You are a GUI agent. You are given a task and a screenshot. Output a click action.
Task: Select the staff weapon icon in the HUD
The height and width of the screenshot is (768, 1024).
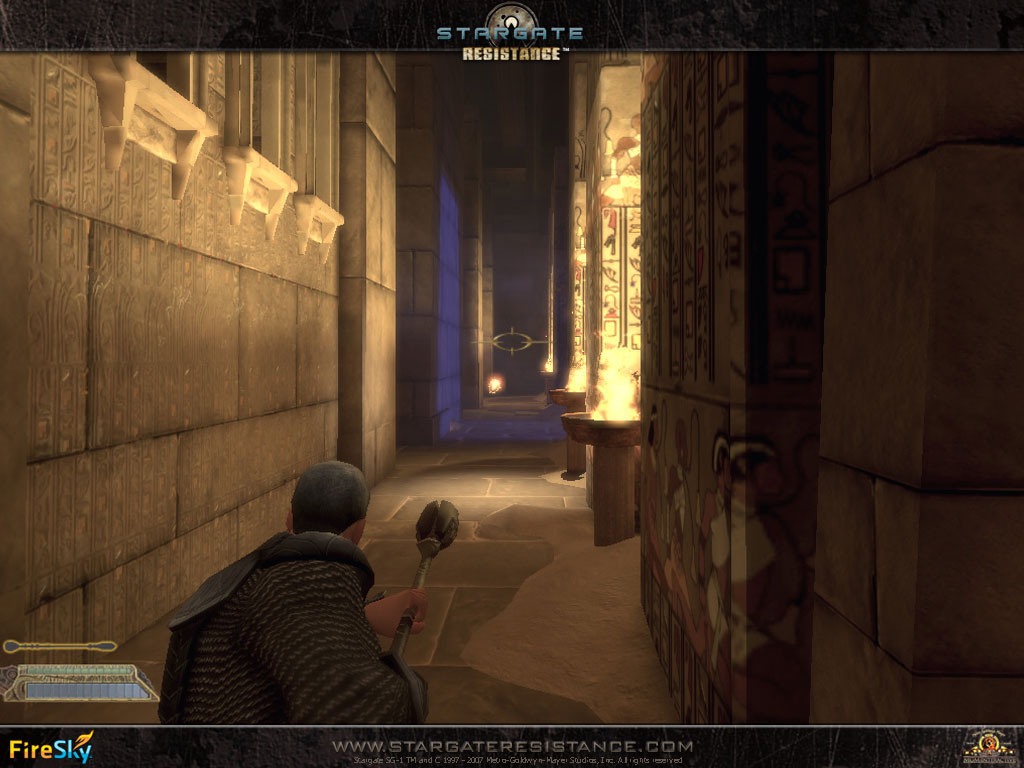point(59,646)
